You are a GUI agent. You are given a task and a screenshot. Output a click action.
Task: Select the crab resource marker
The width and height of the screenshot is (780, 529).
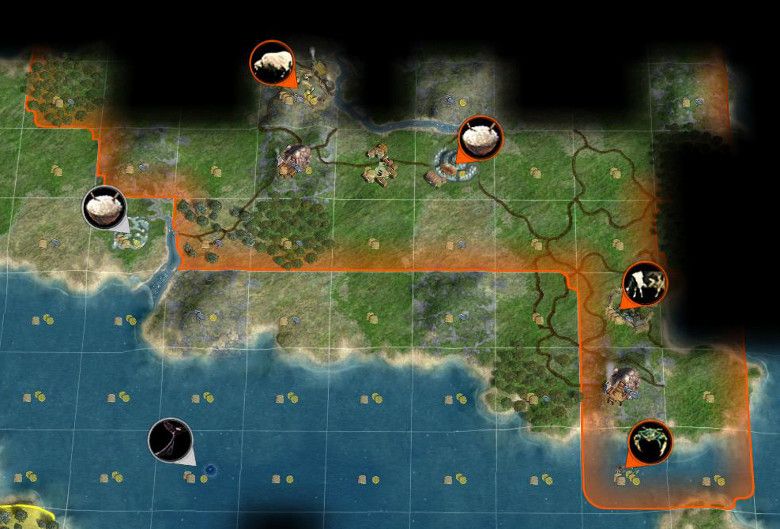click(x=650, y=442)
